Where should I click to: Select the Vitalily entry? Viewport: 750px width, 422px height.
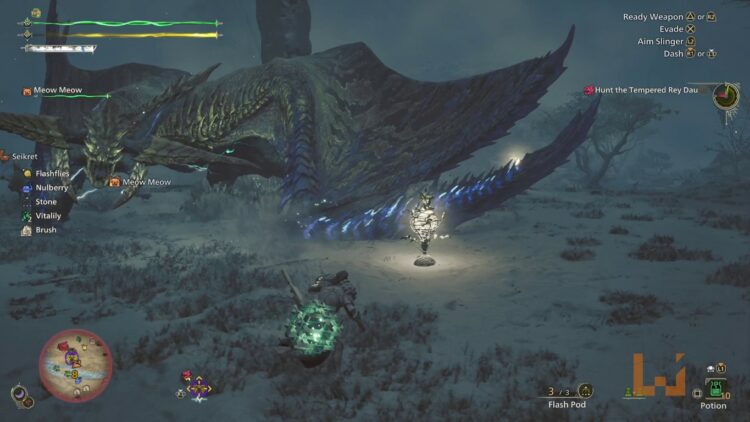click(46, 216)
